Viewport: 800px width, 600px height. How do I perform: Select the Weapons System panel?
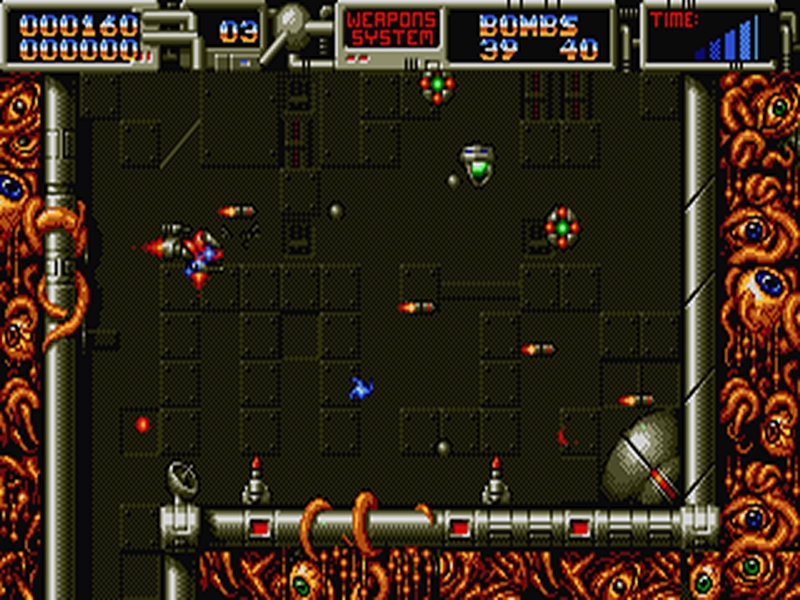tap(391, 30)
